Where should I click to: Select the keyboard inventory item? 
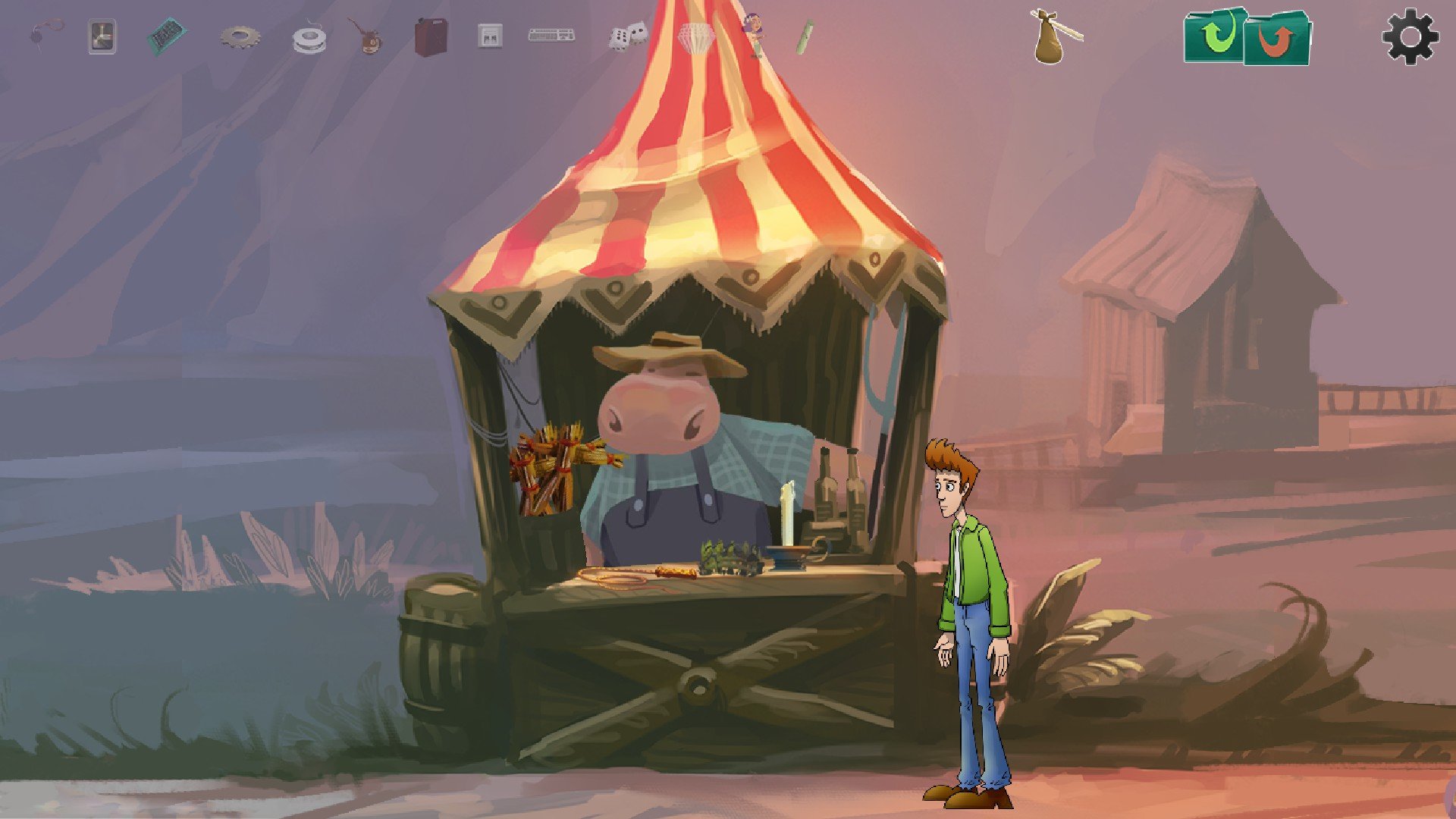click(551, 35)
